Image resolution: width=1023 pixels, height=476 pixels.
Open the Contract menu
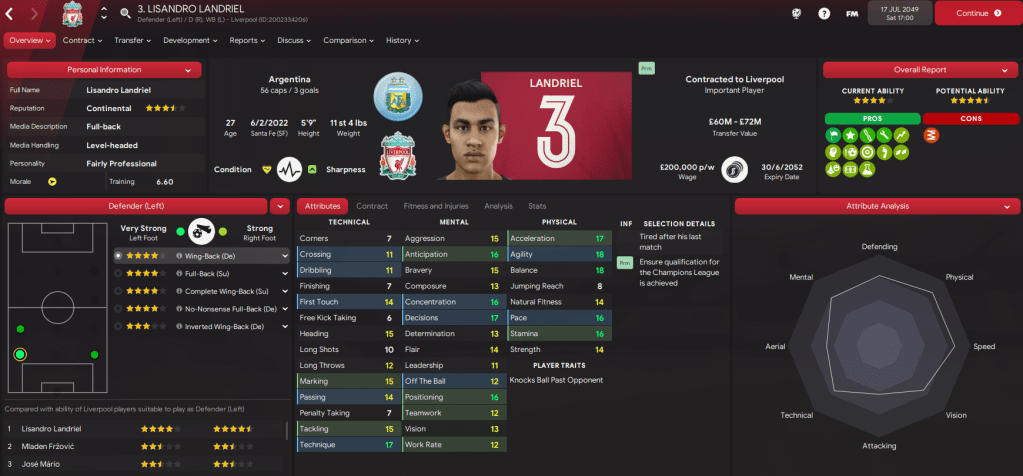click(82, 41)
